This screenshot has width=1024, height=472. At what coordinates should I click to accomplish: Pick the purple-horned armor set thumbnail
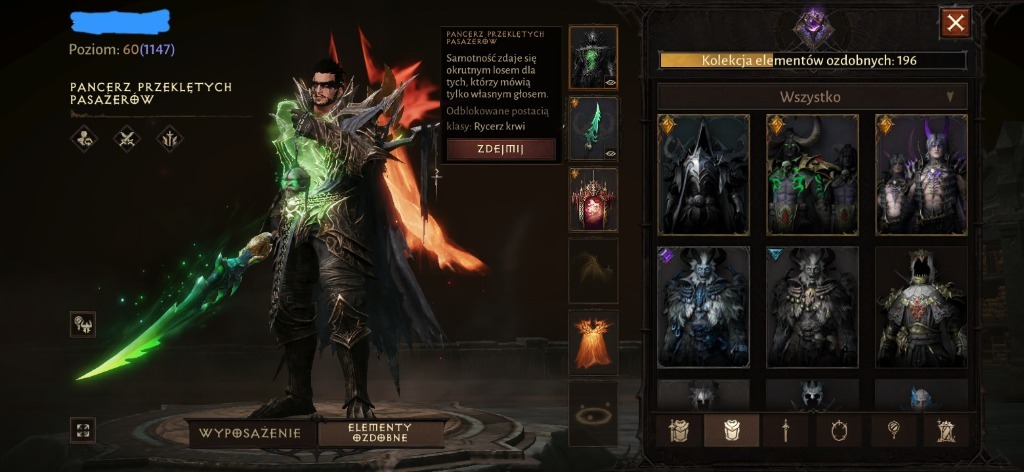921,174
